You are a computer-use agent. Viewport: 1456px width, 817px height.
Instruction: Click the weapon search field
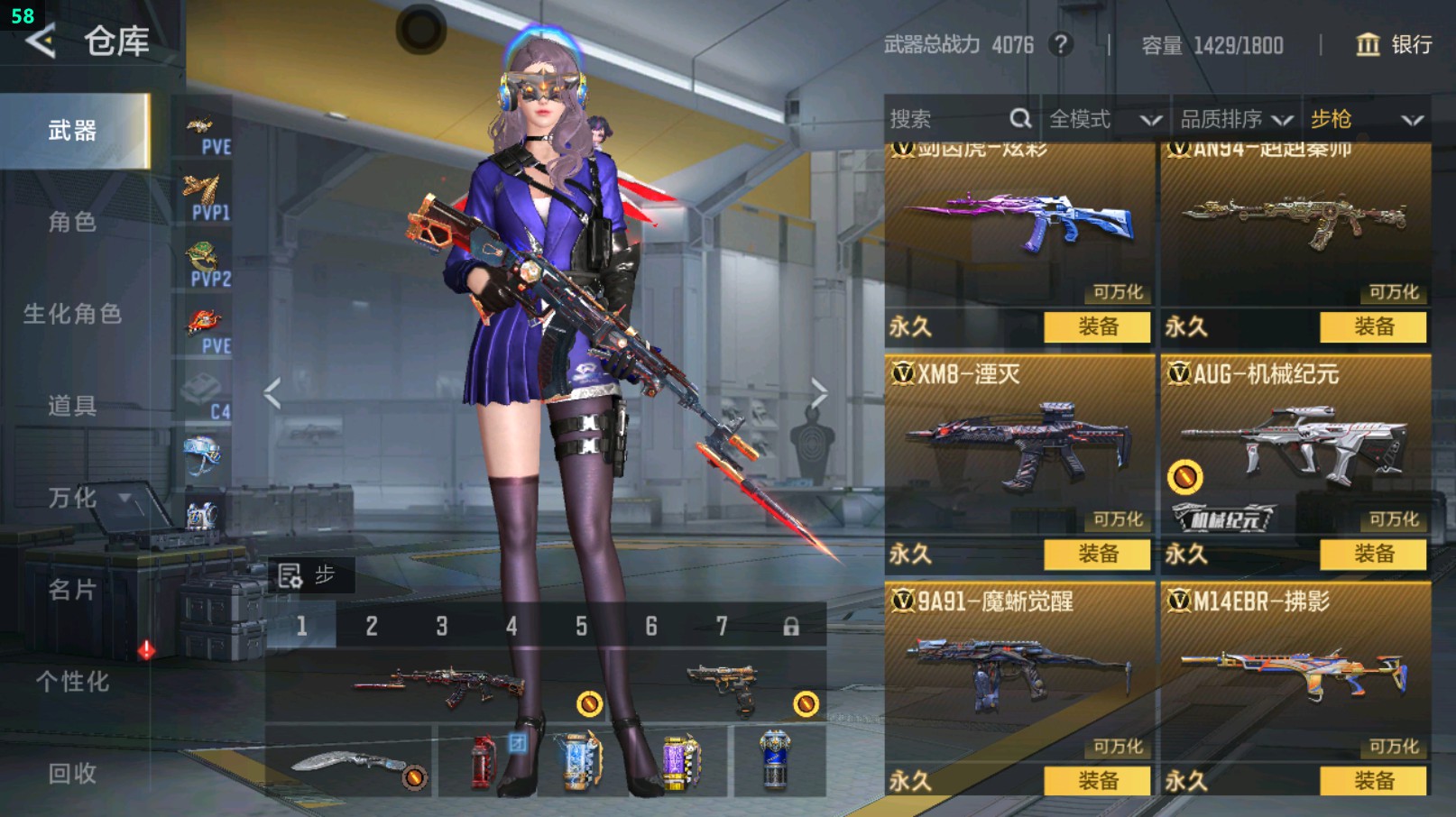point(947,119)
